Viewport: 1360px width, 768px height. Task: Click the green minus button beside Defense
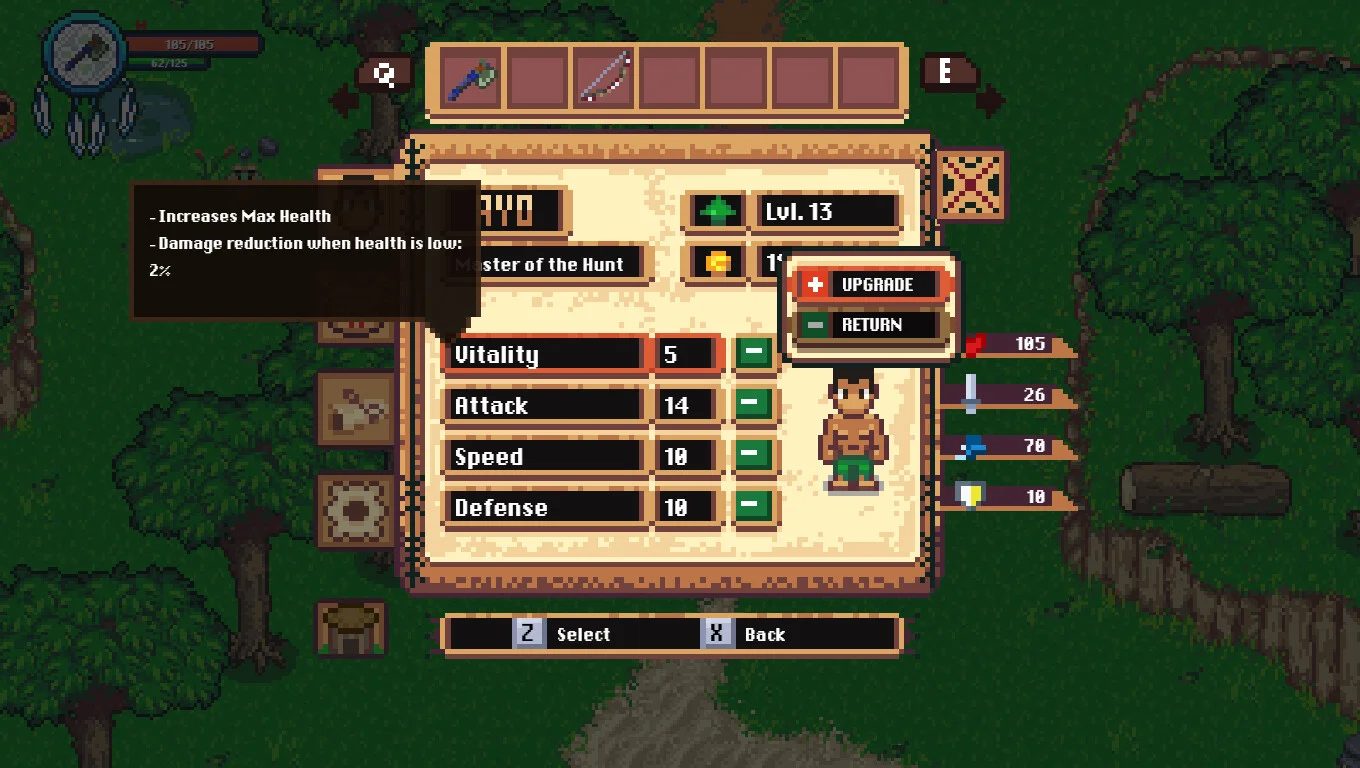tap(755, 506)
